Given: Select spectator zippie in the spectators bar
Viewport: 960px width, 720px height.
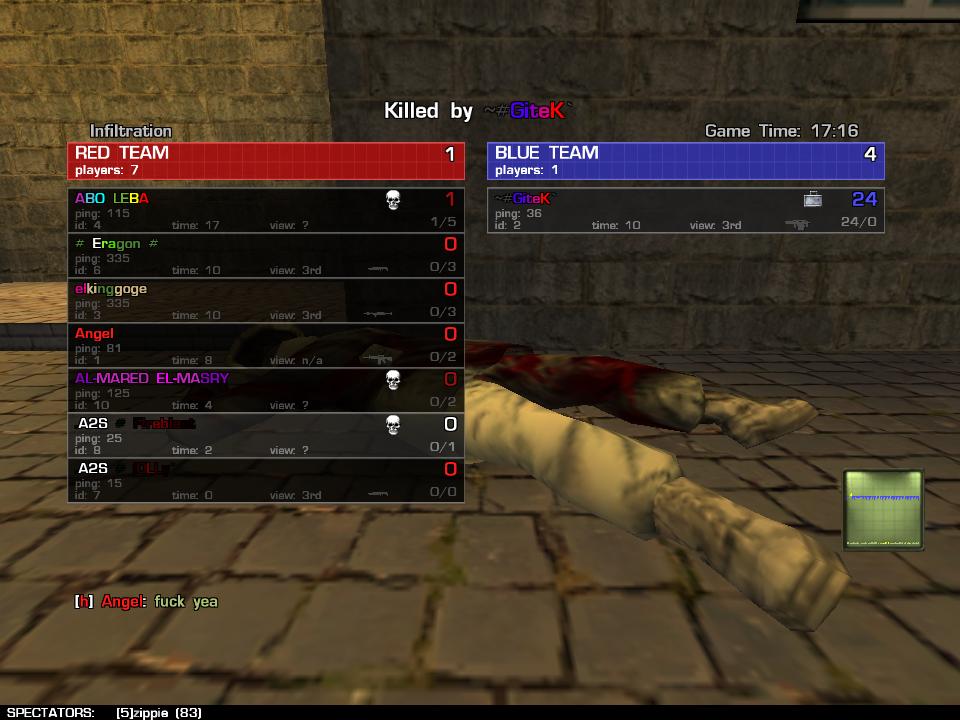Looking at the screenshot, I should coord(158,712).
